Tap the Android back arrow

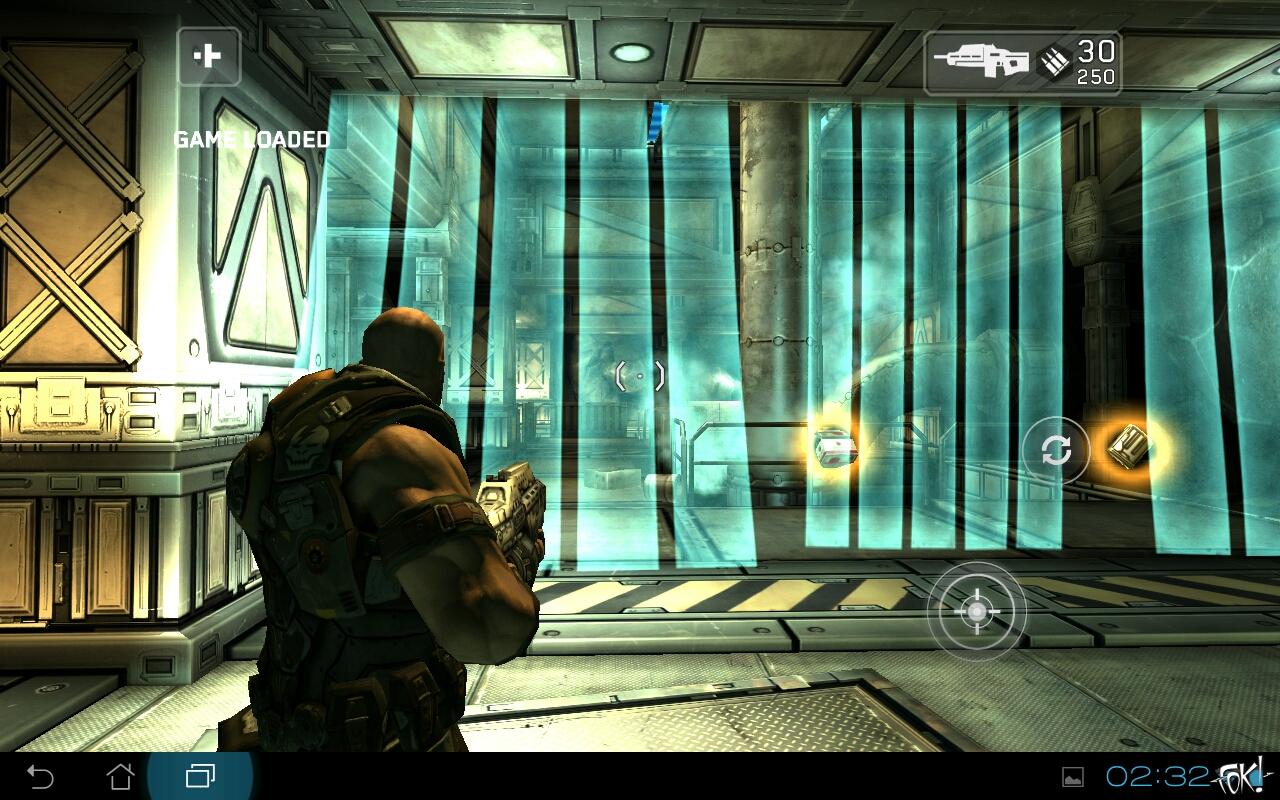40,776
